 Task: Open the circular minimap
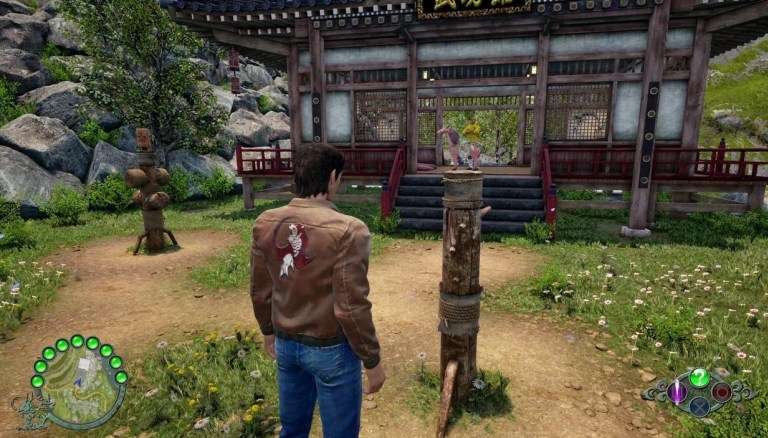click(78, 387)
